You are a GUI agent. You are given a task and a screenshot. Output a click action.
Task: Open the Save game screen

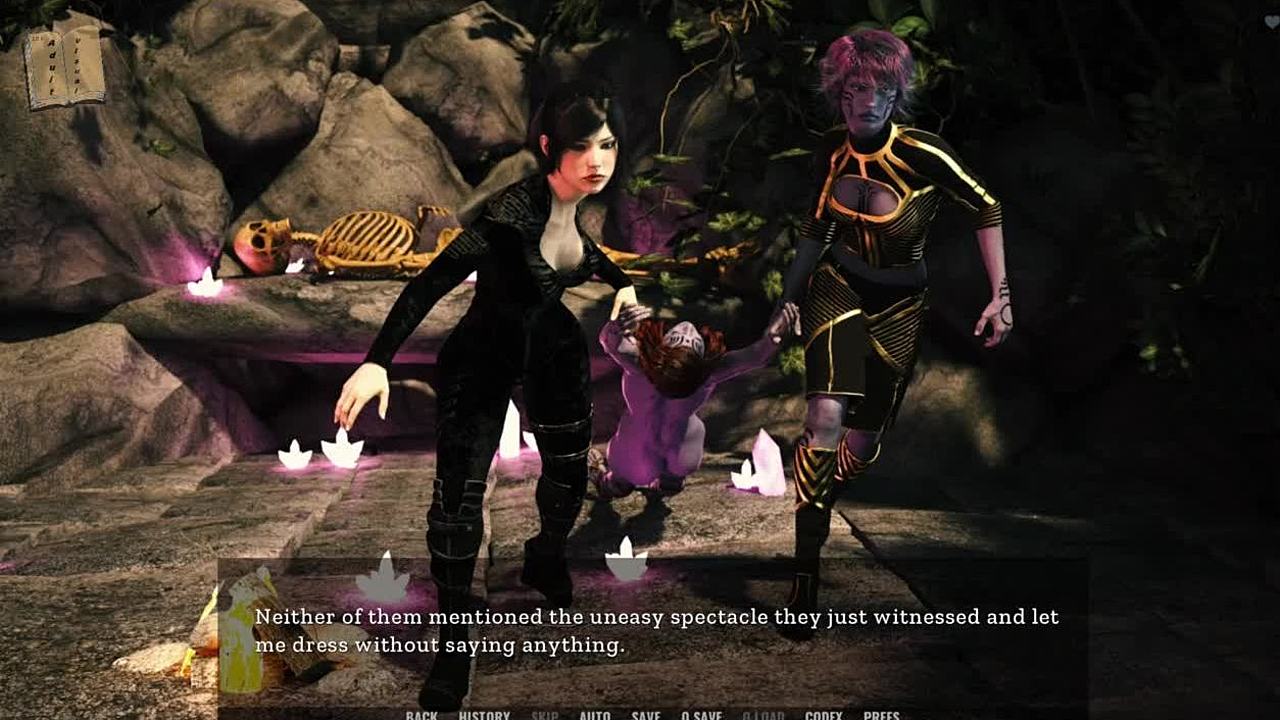point(646,715)
